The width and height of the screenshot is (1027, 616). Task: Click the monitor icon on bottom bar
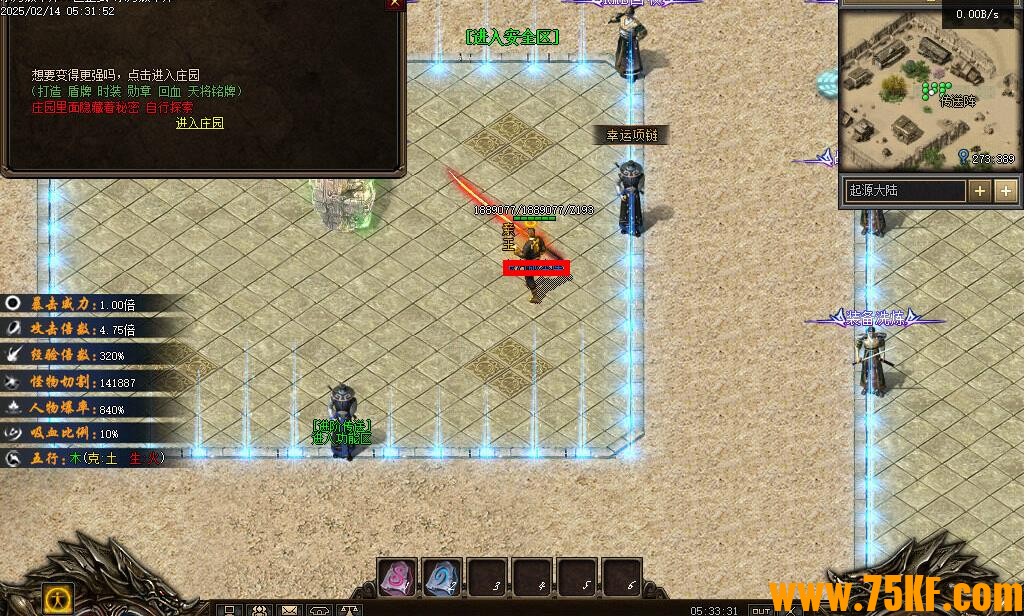[229, 609]
